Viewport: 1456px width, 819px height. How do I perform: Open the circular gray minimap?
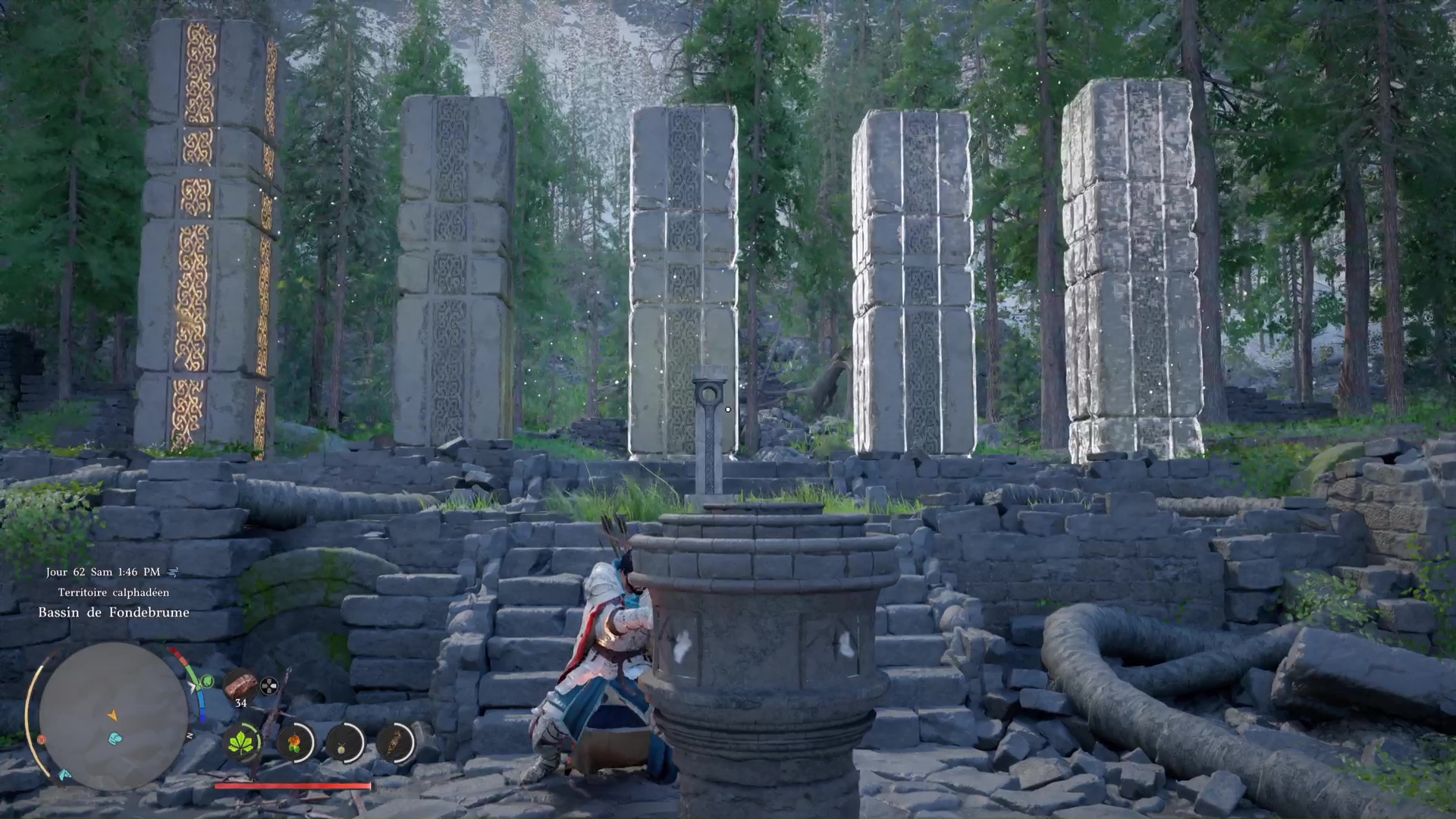tap(114, 716)
